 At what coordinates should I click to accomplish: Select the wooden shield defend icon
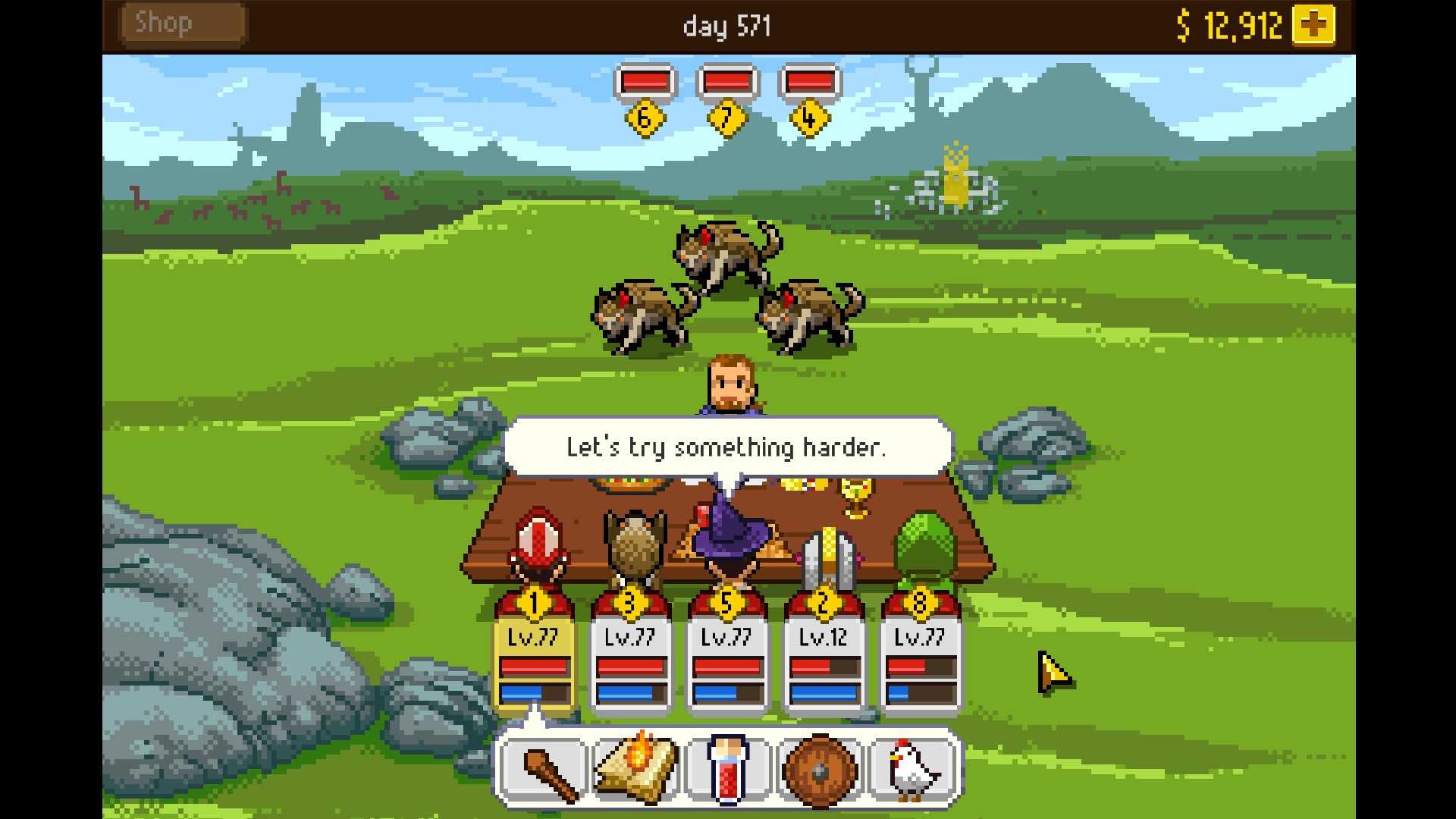tap(821, 767)
